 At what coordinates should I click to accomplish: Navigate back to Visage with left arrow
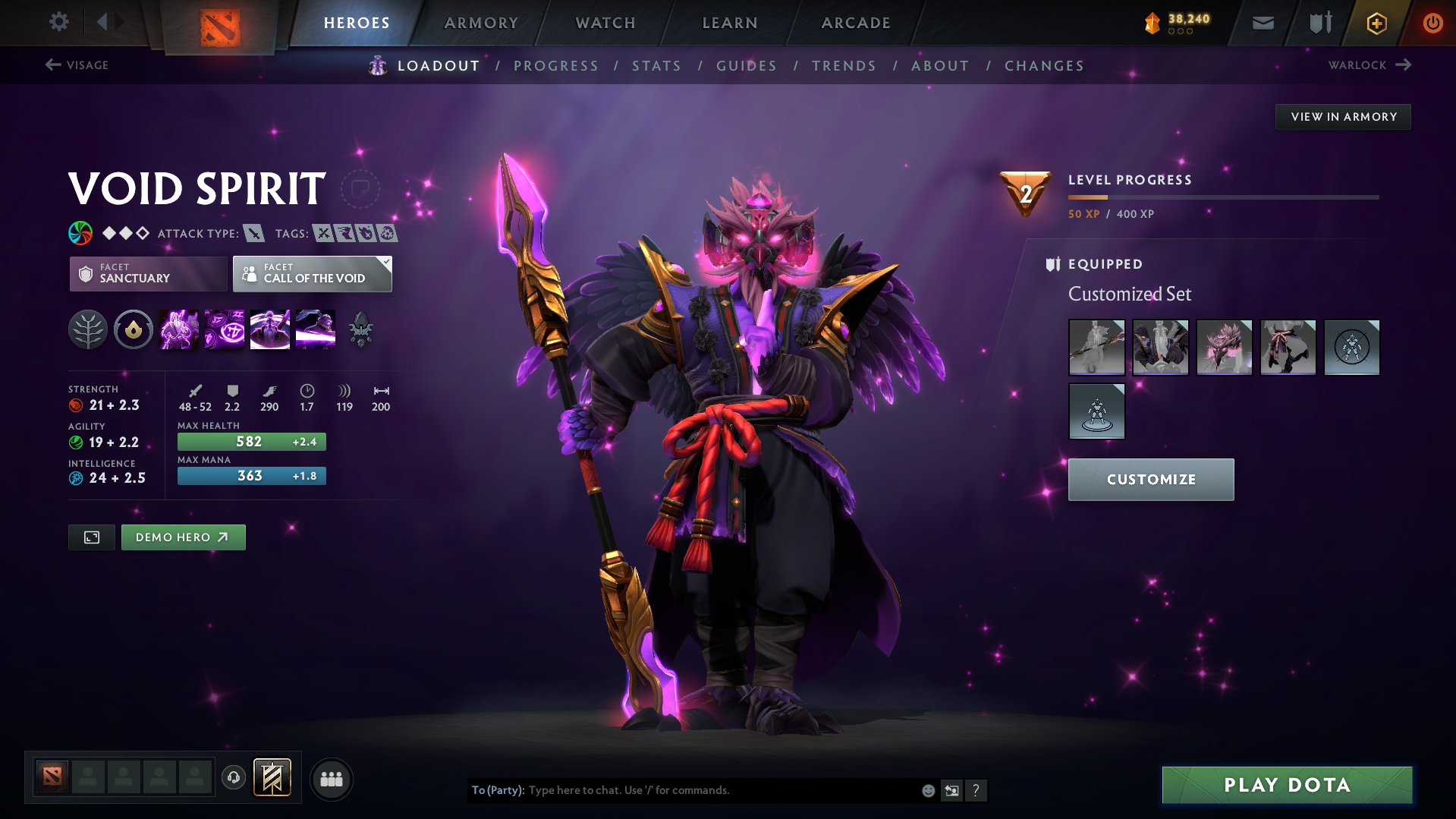(x=52, y=65)
